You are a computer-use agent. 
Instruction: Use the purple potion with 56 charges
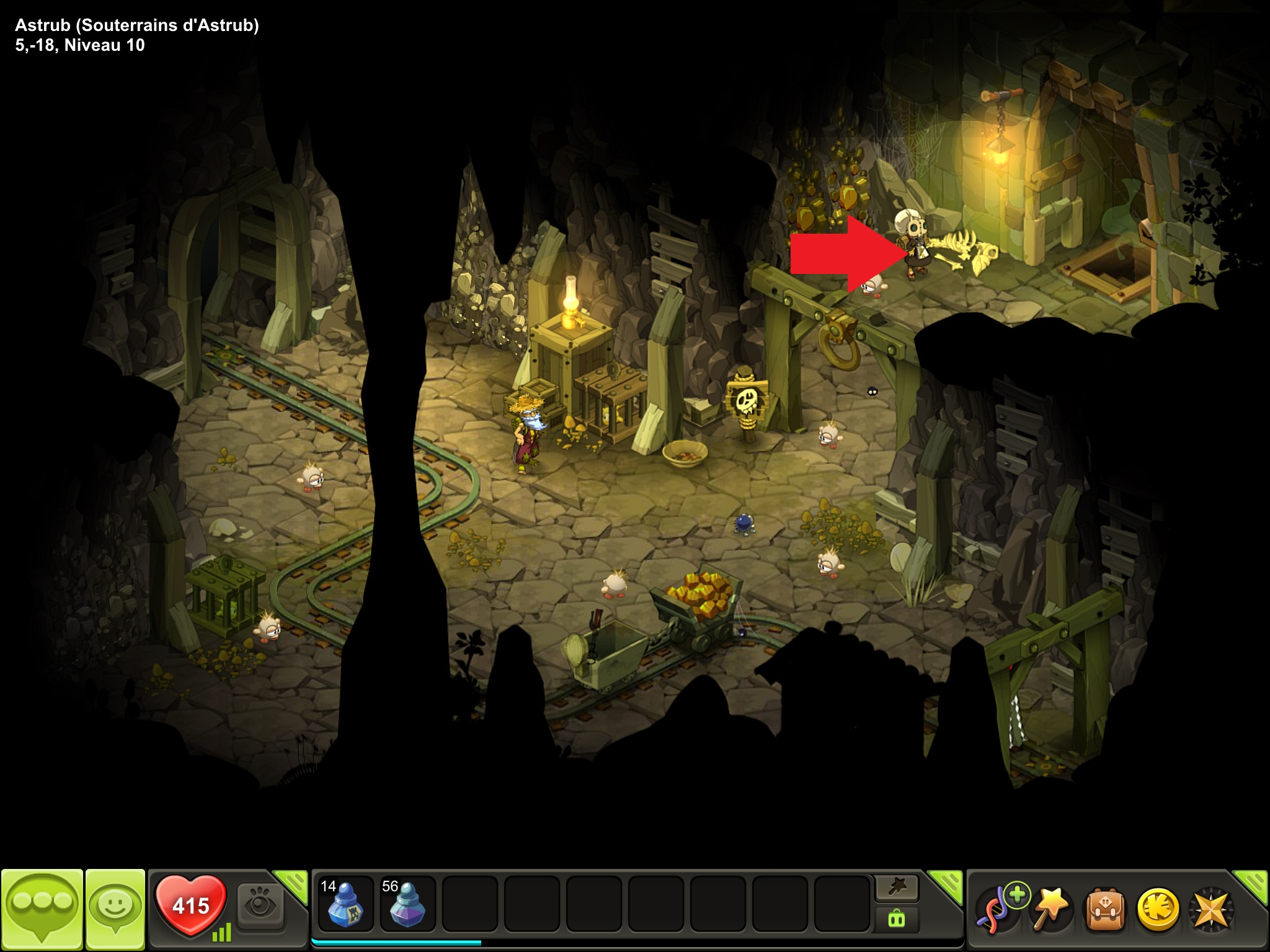(x=407, y=904)
